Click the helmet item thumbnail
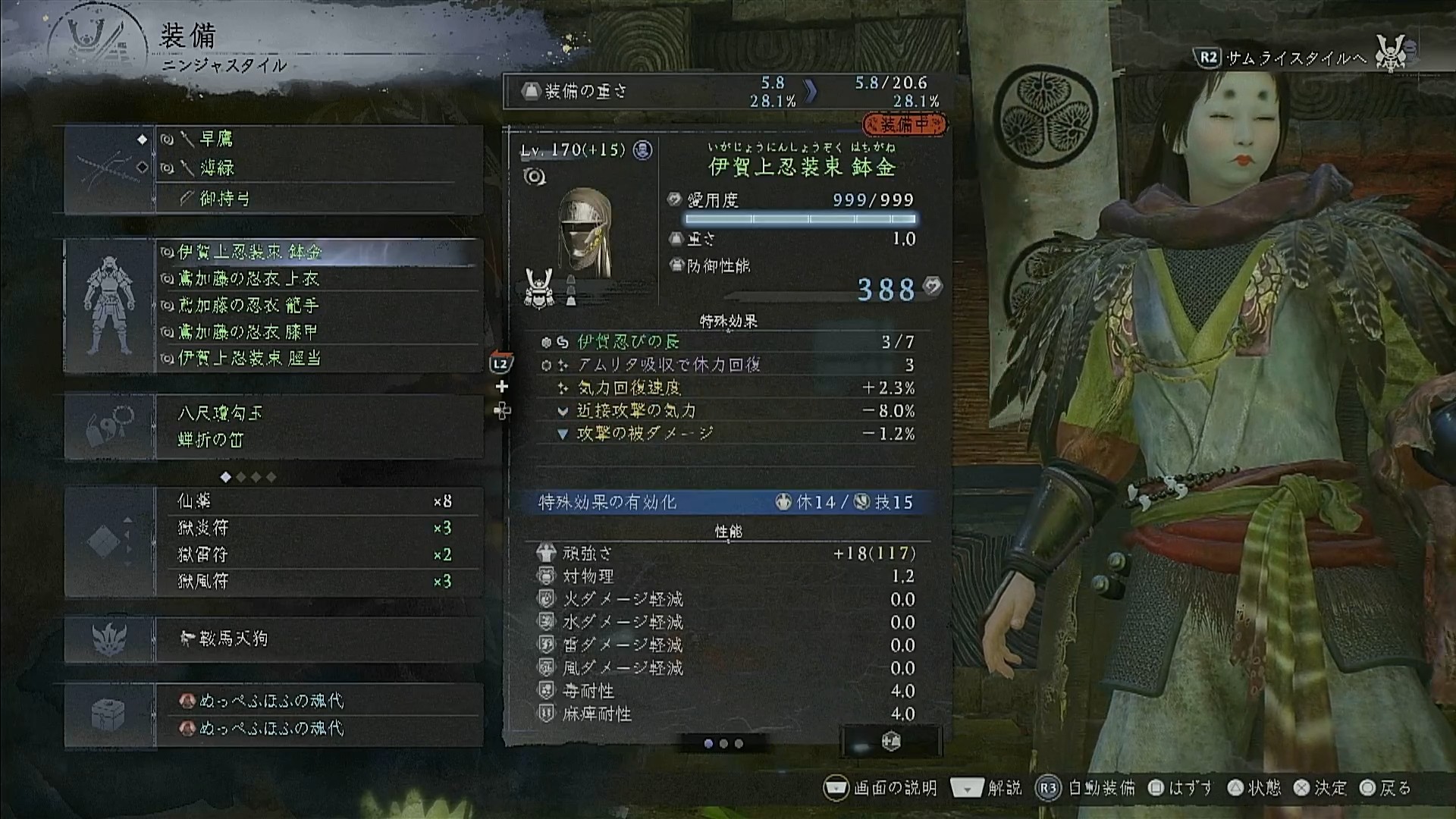Image resolution: width=1456 pixels, height=819 pixels. point(584,234)
